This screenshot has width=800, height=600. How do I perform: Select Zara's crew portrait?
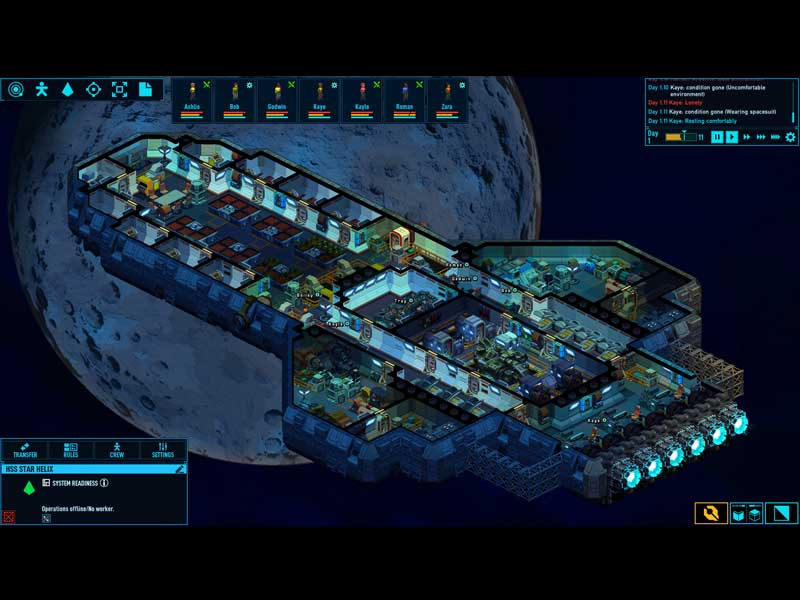pos(447,100)
